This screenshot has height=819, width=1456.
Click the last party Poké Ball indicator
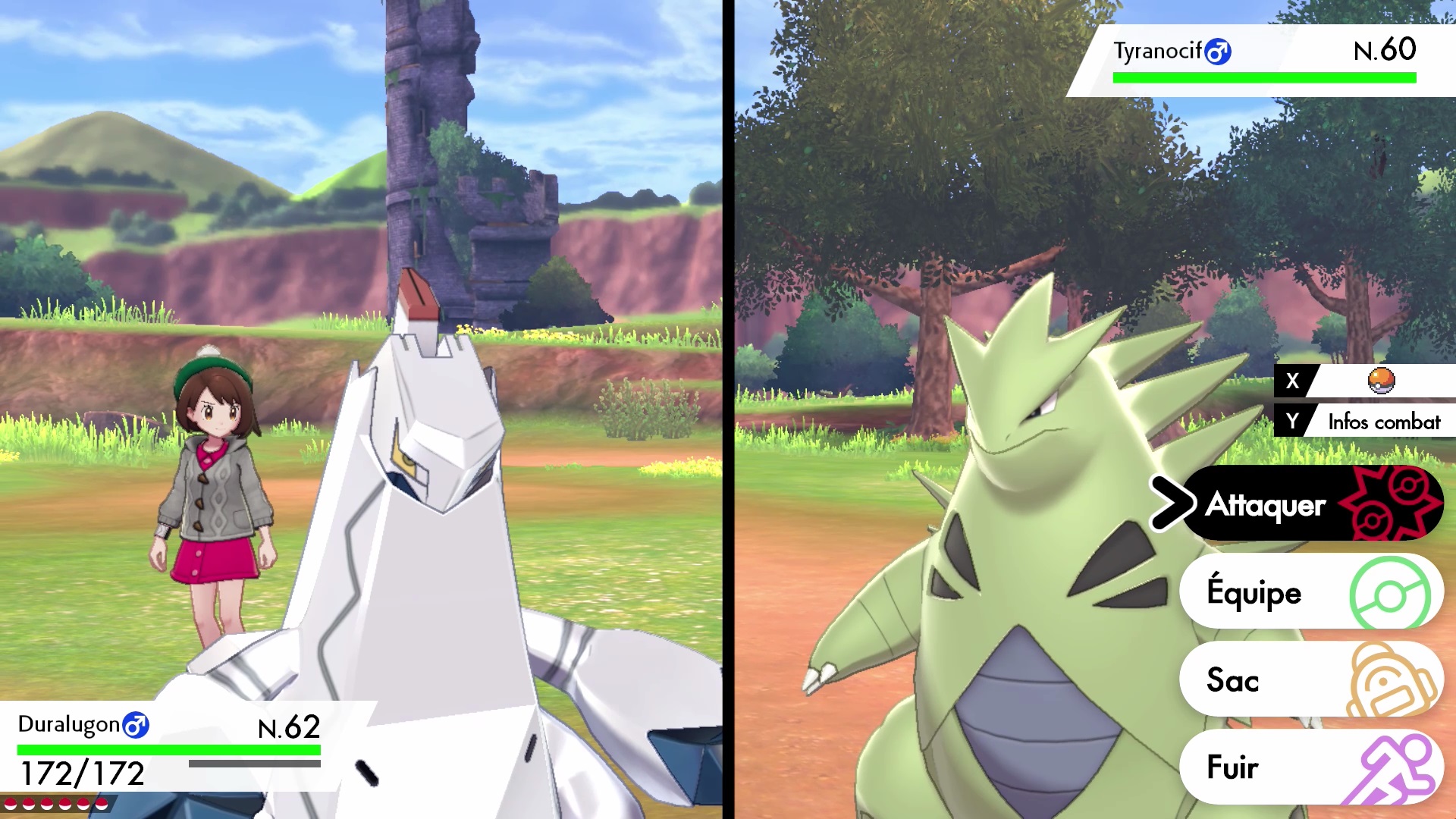coord(102,805)
